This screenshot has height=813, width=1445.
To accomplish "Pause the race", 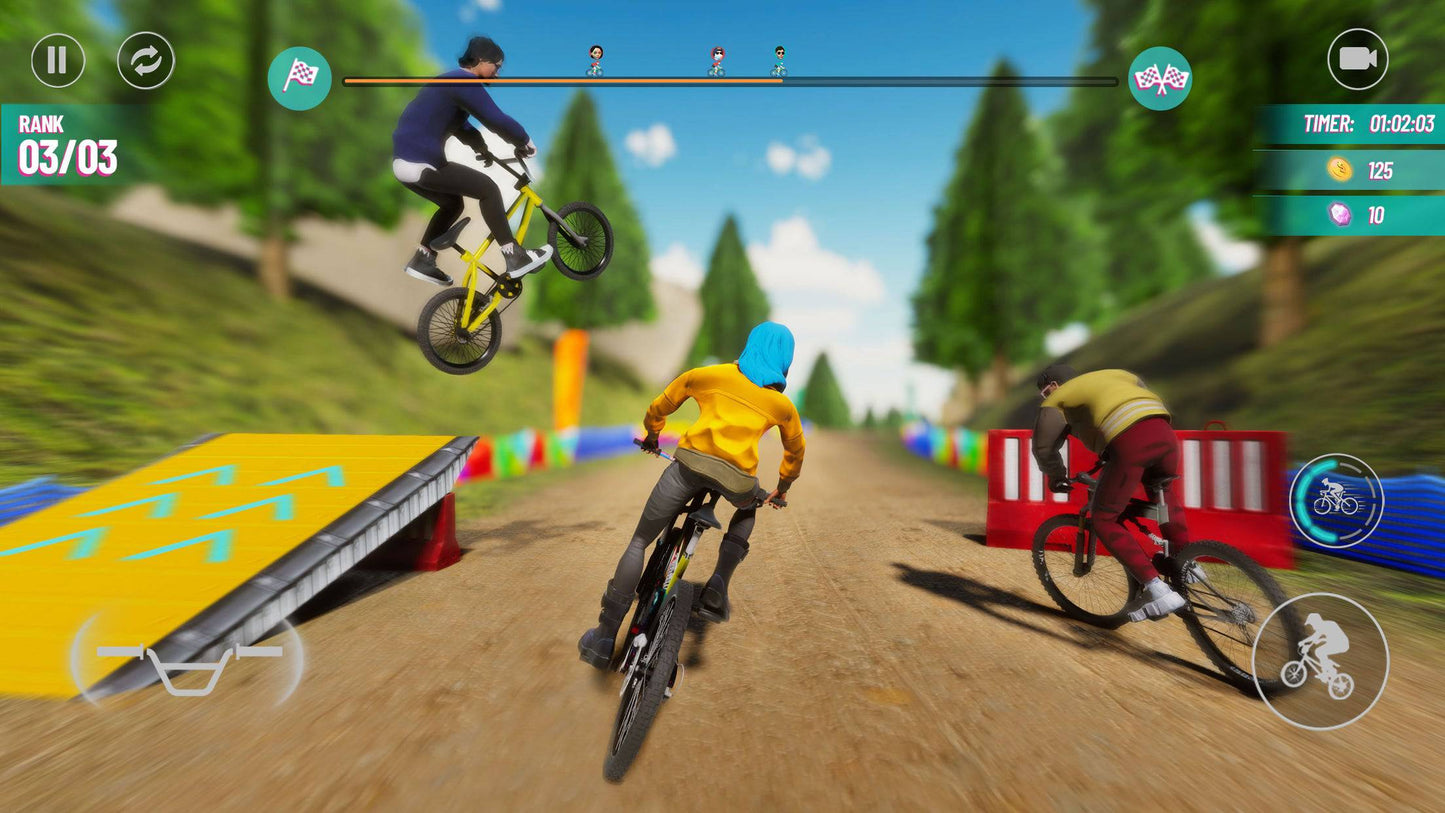I will click(58, 60).
